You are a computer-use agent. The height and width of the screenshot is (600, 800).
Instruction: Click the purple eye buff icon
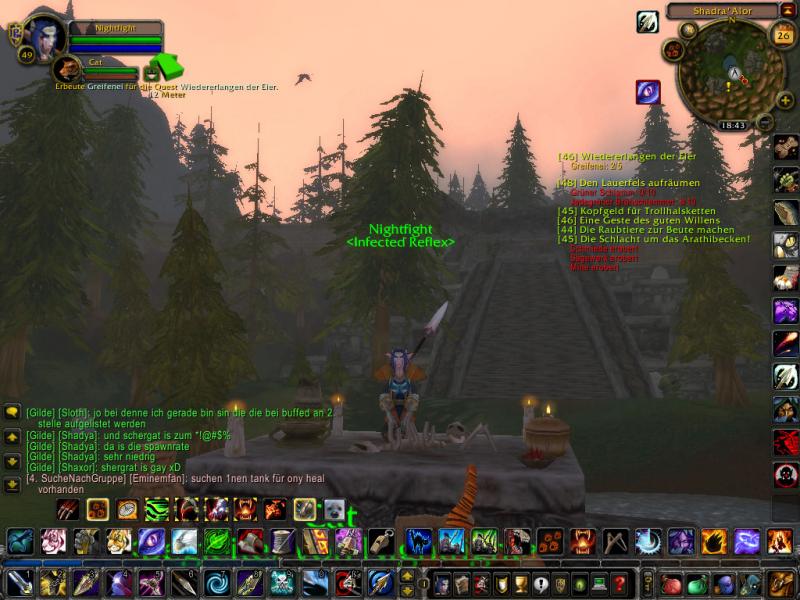648,92
